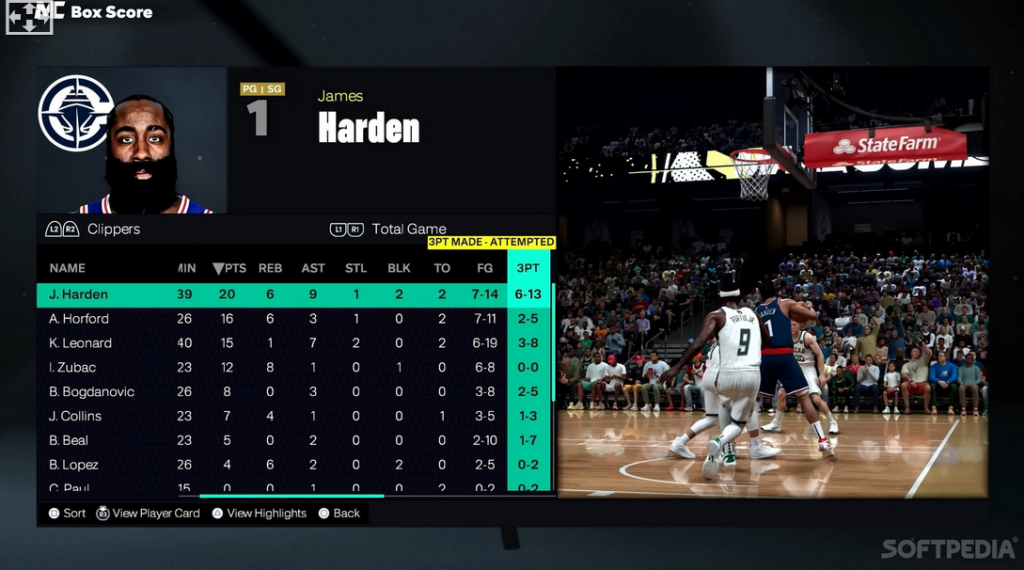Sort by the BLK column header
Image resolution: width=1024 pixels, height=570 pixels.
[x=399, y=268]
